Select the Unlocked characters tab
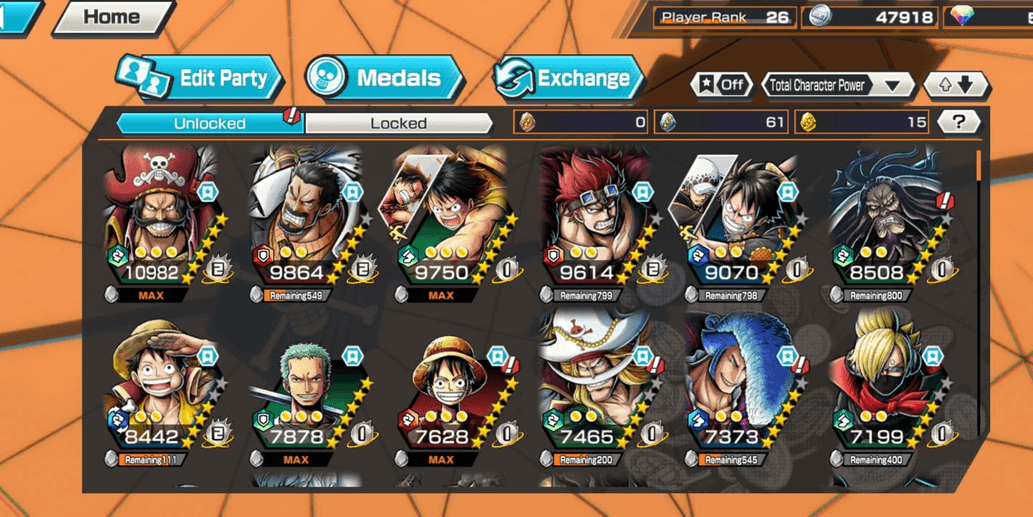The image size is (1033, 517). (210, 123)
